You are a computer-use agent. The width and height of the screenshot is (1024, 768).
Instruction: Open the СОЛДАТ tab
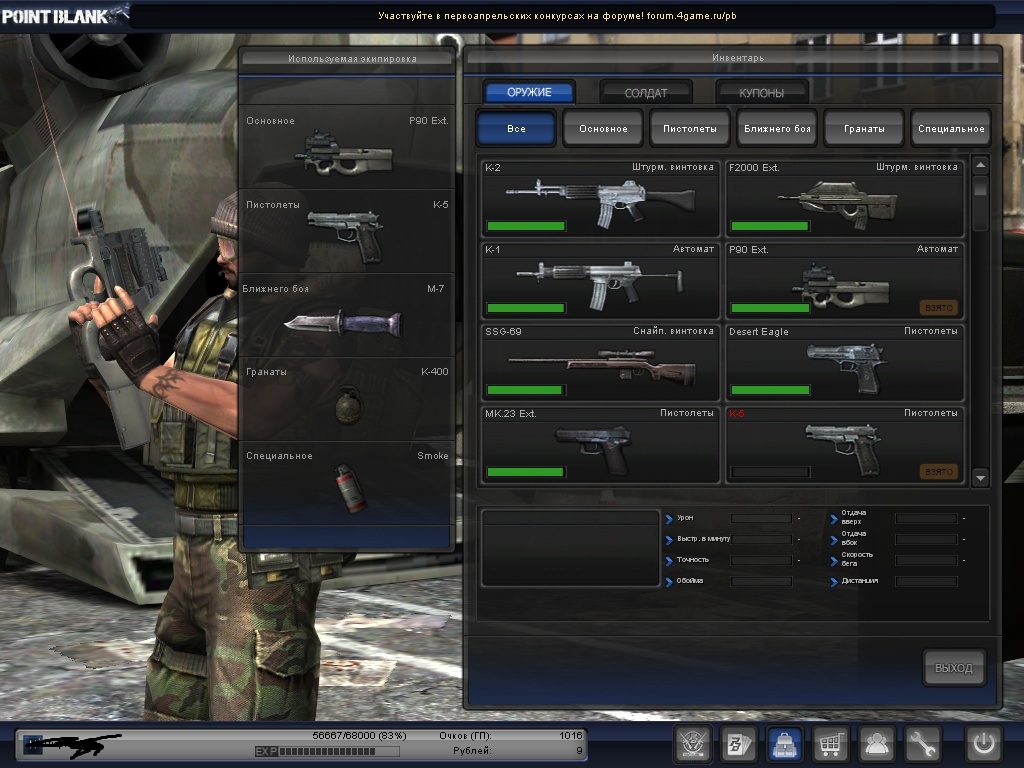(646, 93)
